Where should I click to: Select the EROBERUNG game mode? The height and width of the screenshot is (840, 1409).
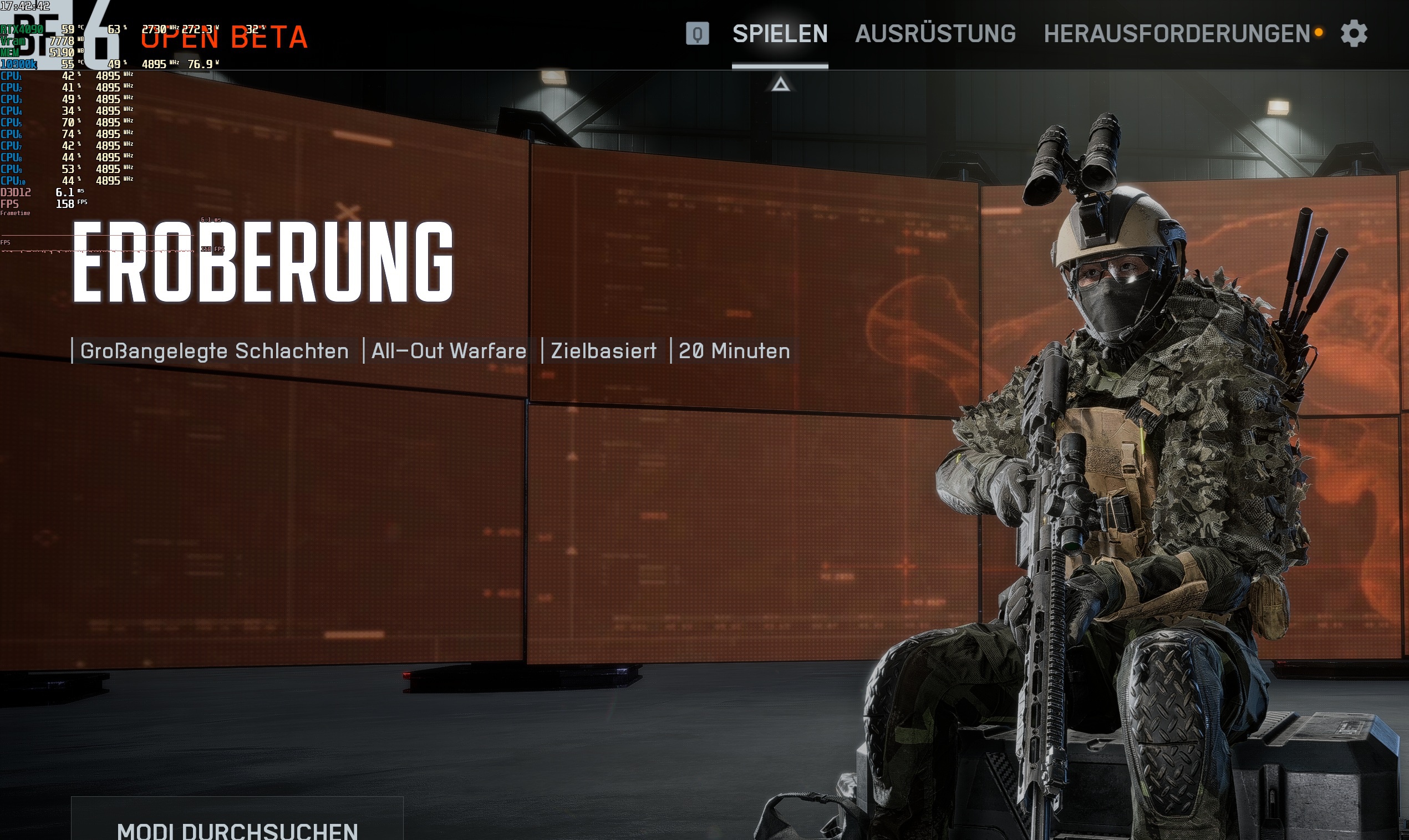pyautogui.click(x=263, y=262)
